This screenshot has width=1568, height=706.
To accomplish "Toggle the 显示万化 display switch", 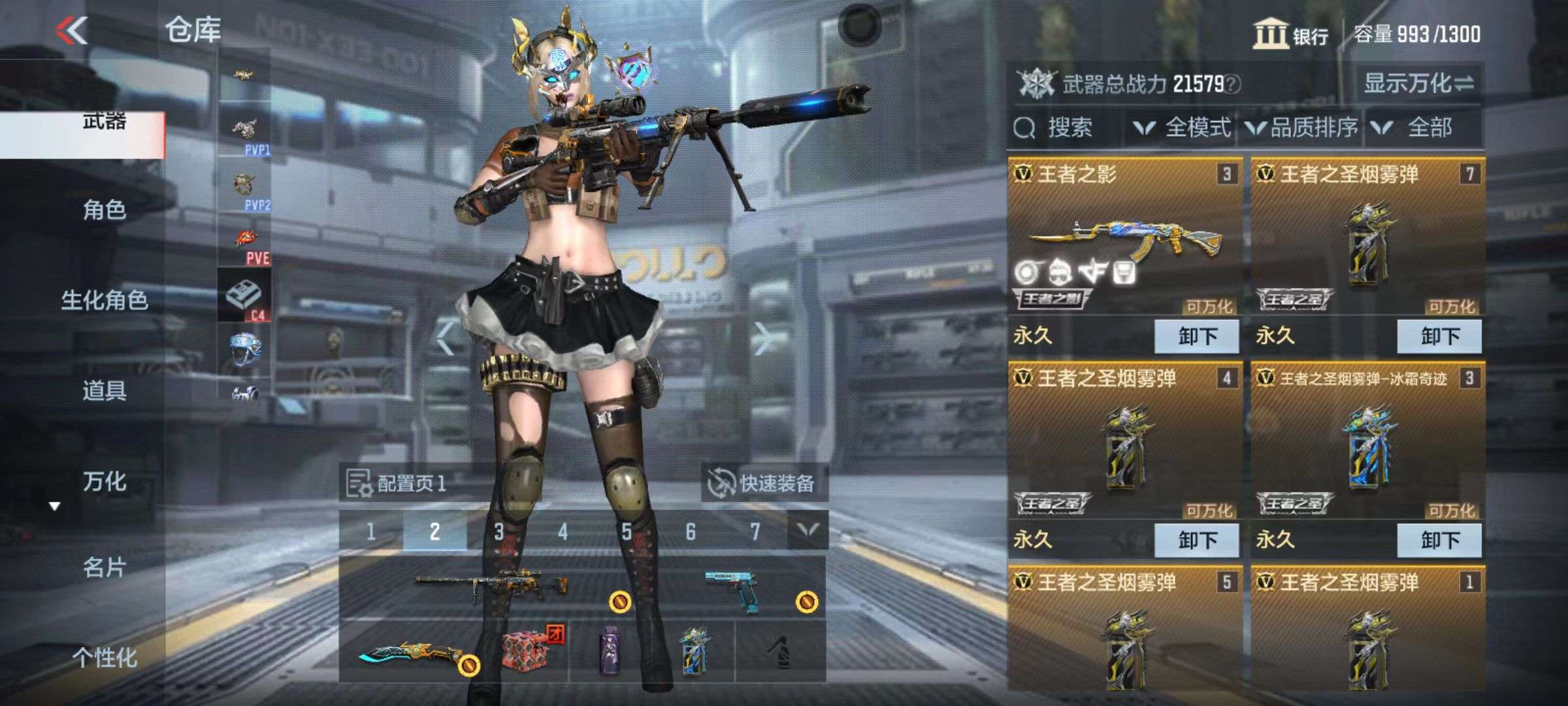I will tap(1418, 83).
